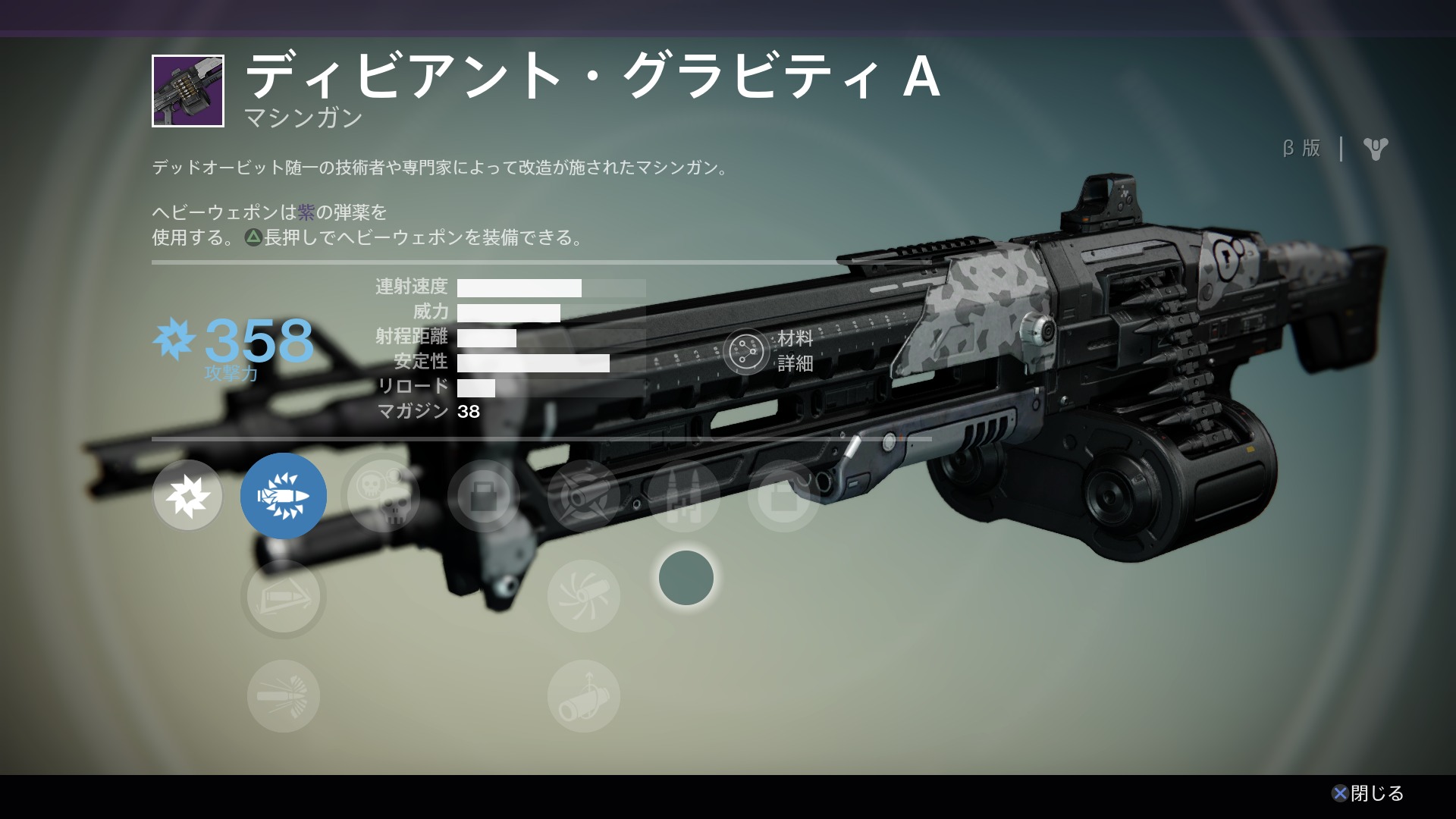This screenshot has width=1456, height=819.
Task: Select the bullet in angular frame perk
Action: point(284,598)
